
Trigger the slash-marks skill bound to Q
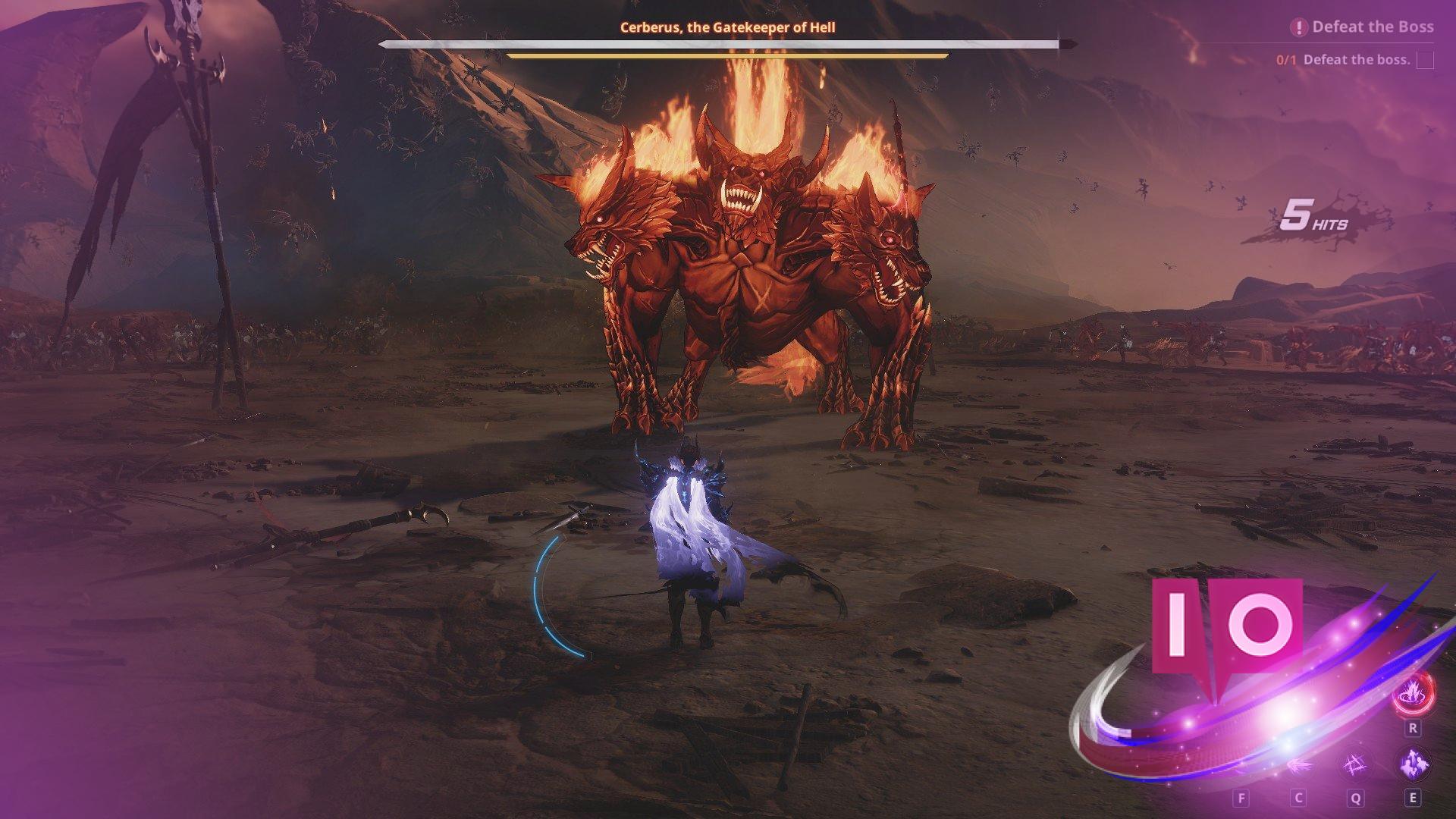click(1356, 764)
